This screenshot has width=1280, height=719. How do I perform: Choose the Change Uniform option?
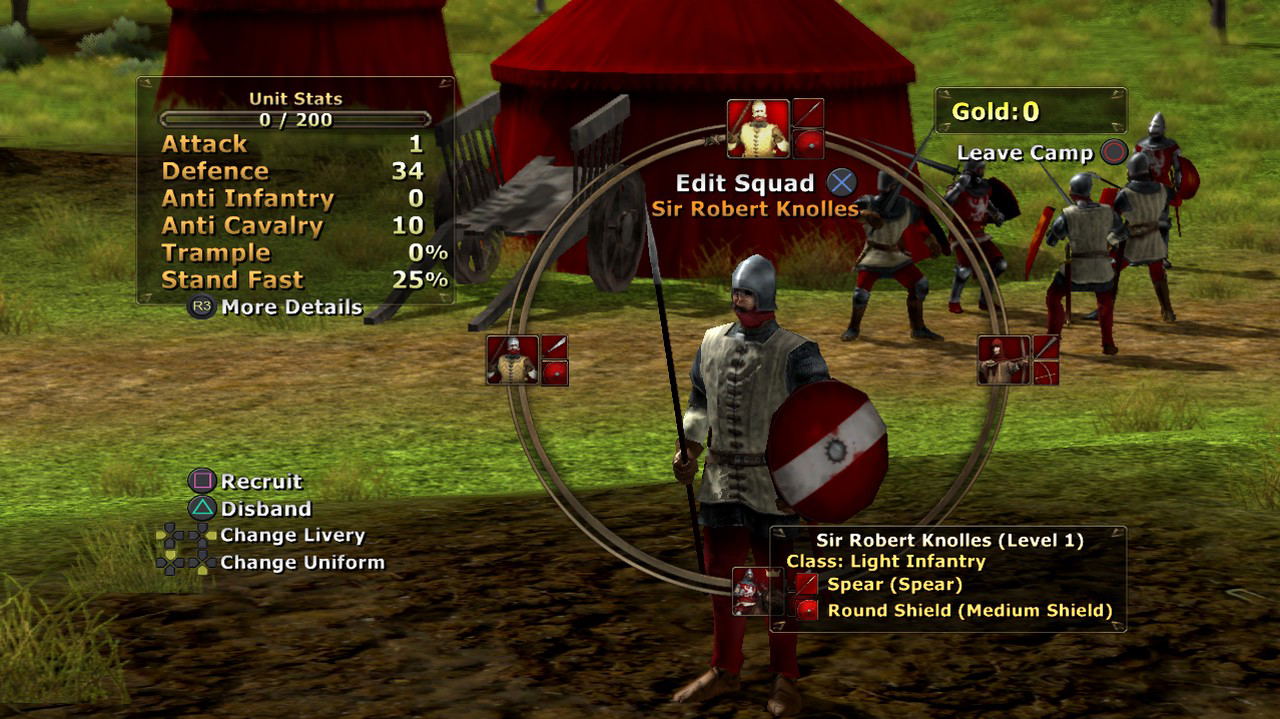tap(302, 563)
